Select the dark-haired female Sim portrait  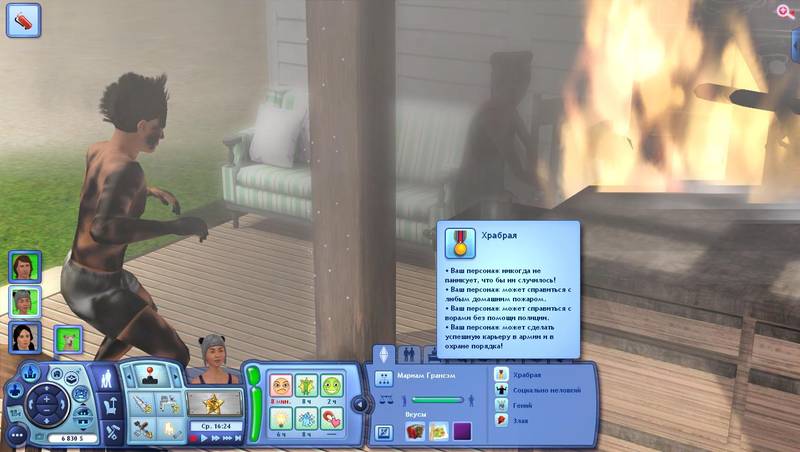click(24, 338)
